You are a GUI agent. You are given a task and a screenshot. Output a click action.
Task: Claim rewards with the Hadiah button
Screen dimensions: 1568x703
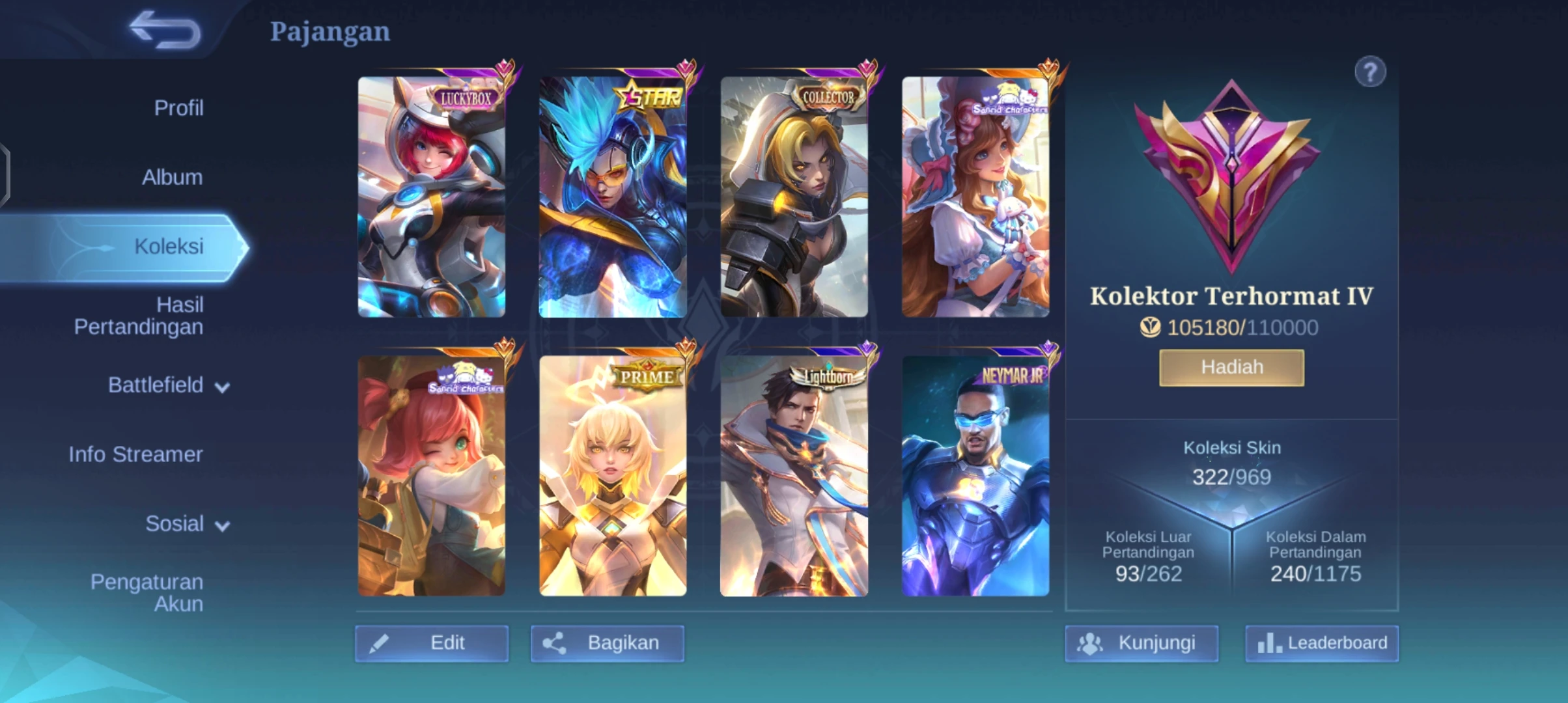coord(1231,368)
